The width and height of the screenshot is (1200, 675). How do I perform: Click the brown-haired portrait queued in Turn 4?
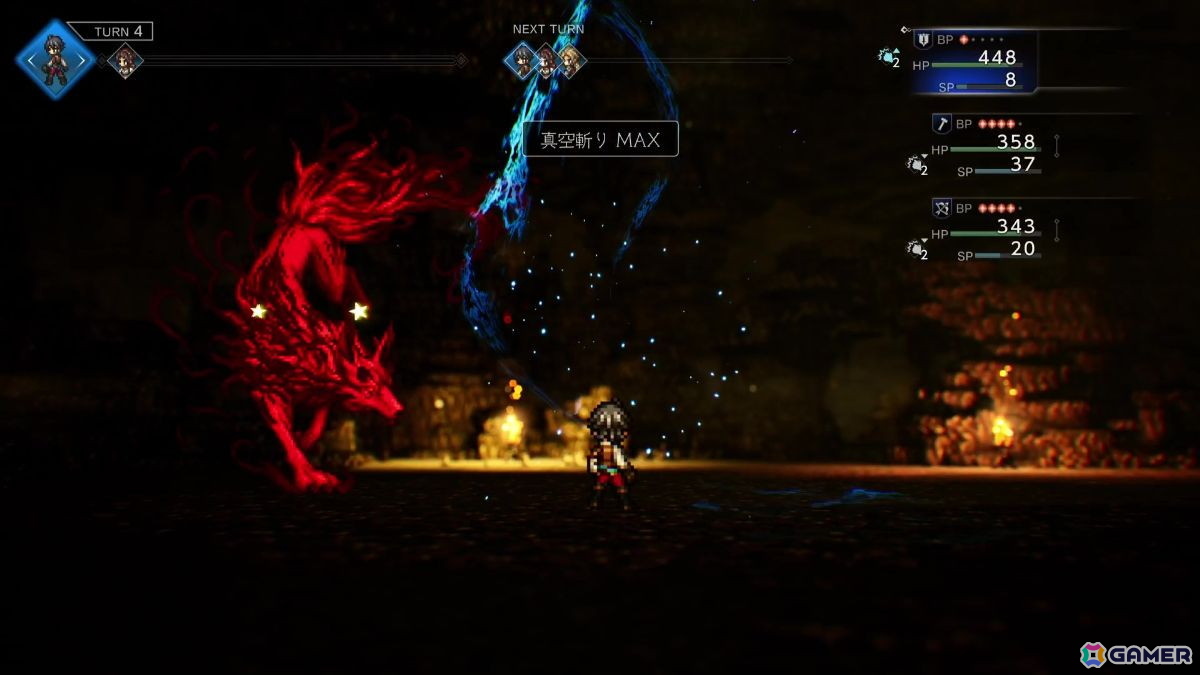pyautogui.click(x=125, y=61)
